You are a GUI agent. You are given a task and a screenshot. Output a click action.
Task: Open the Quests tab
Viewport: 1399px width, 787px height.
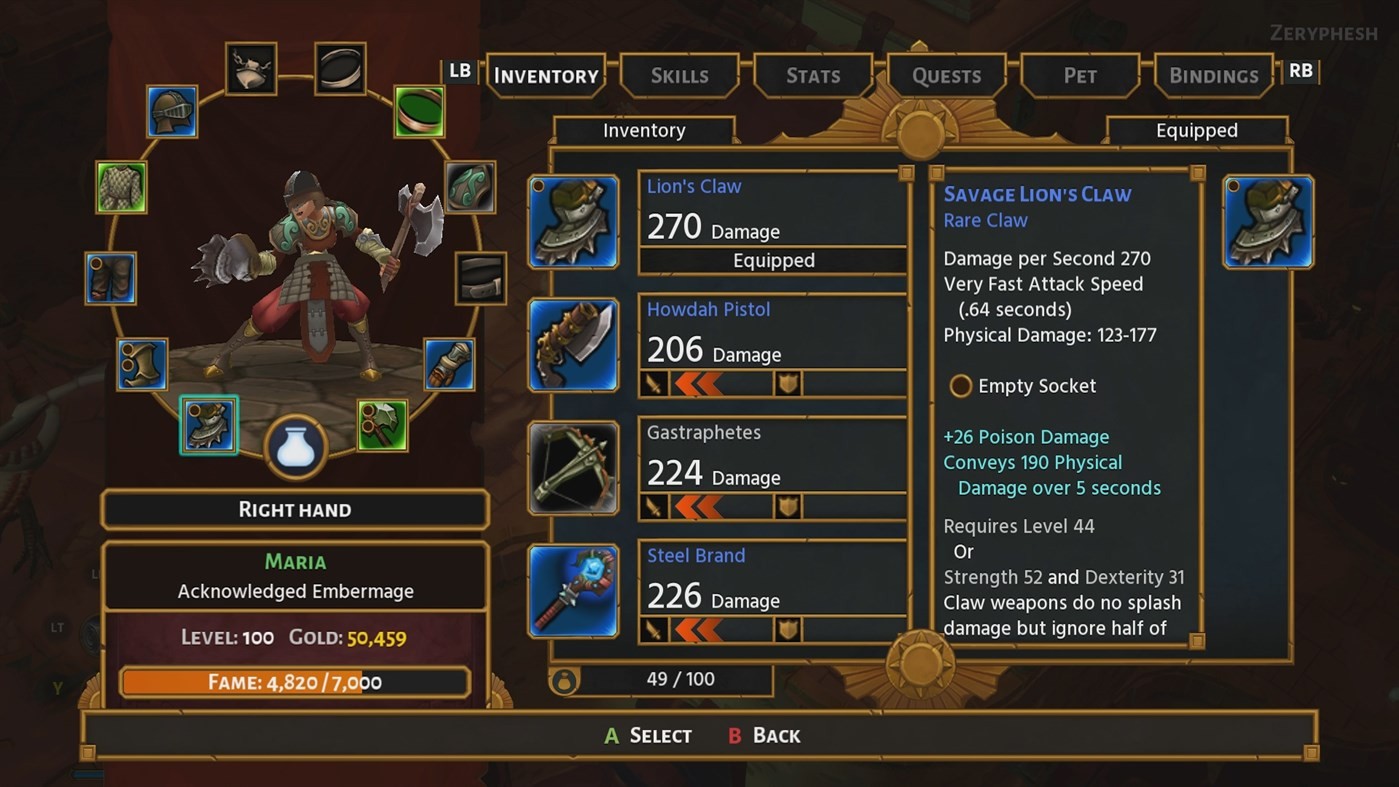945,75
